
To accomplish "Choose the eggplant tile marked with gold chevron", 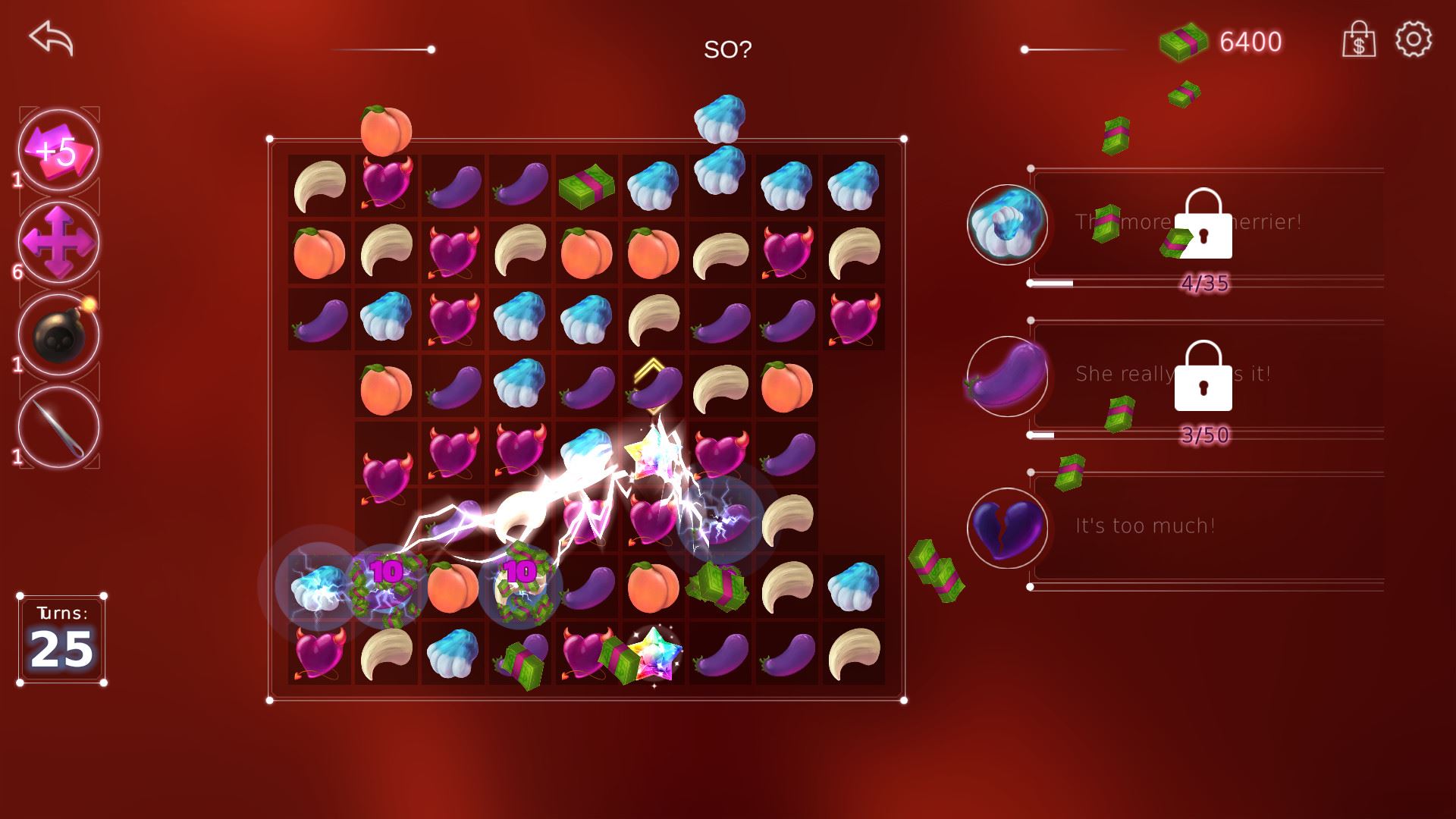I will (x=654, y=387).
